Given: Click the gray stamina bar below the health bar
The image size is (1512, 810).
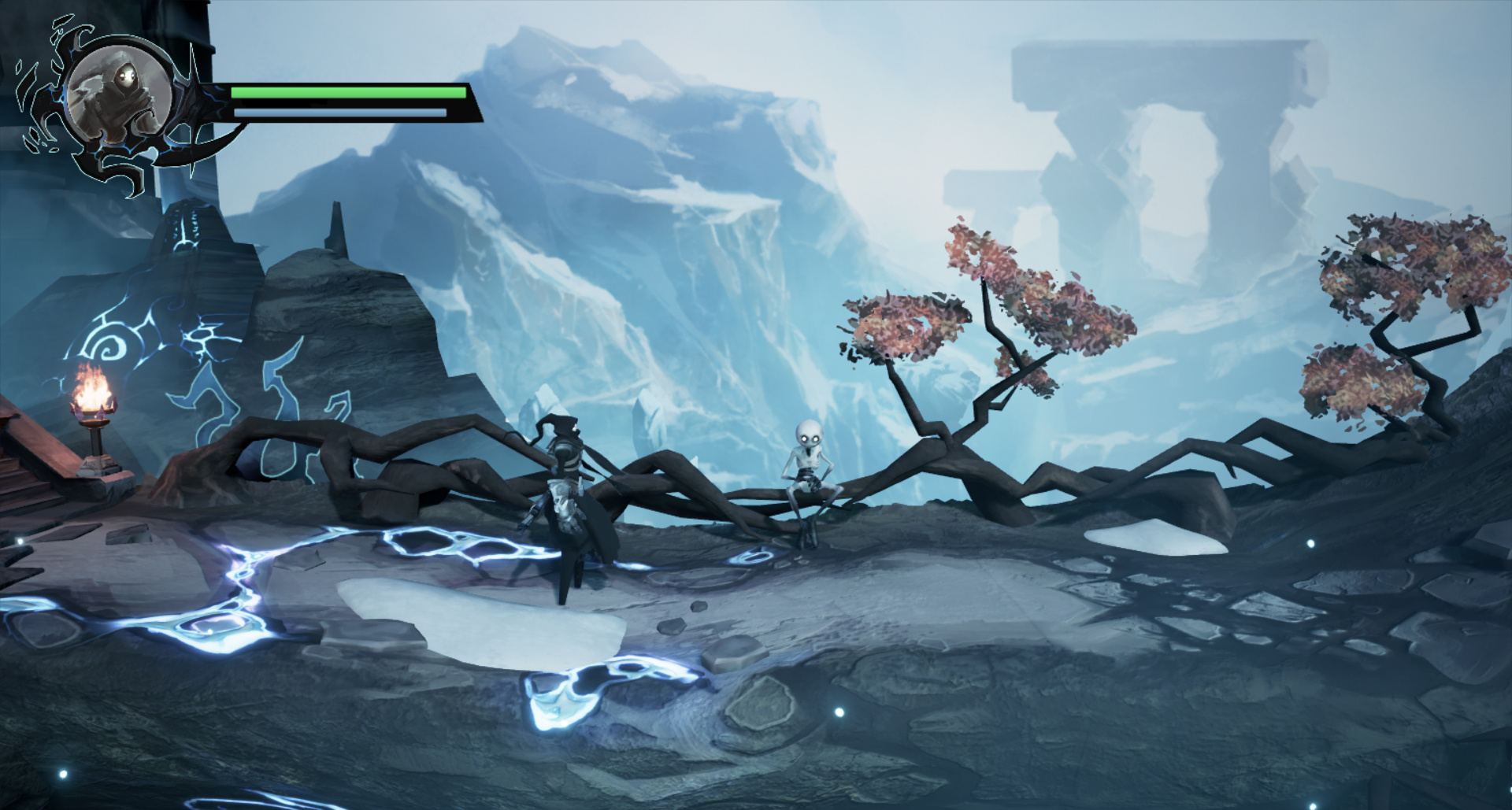Looking at the screenshot, I should (339, 112).
